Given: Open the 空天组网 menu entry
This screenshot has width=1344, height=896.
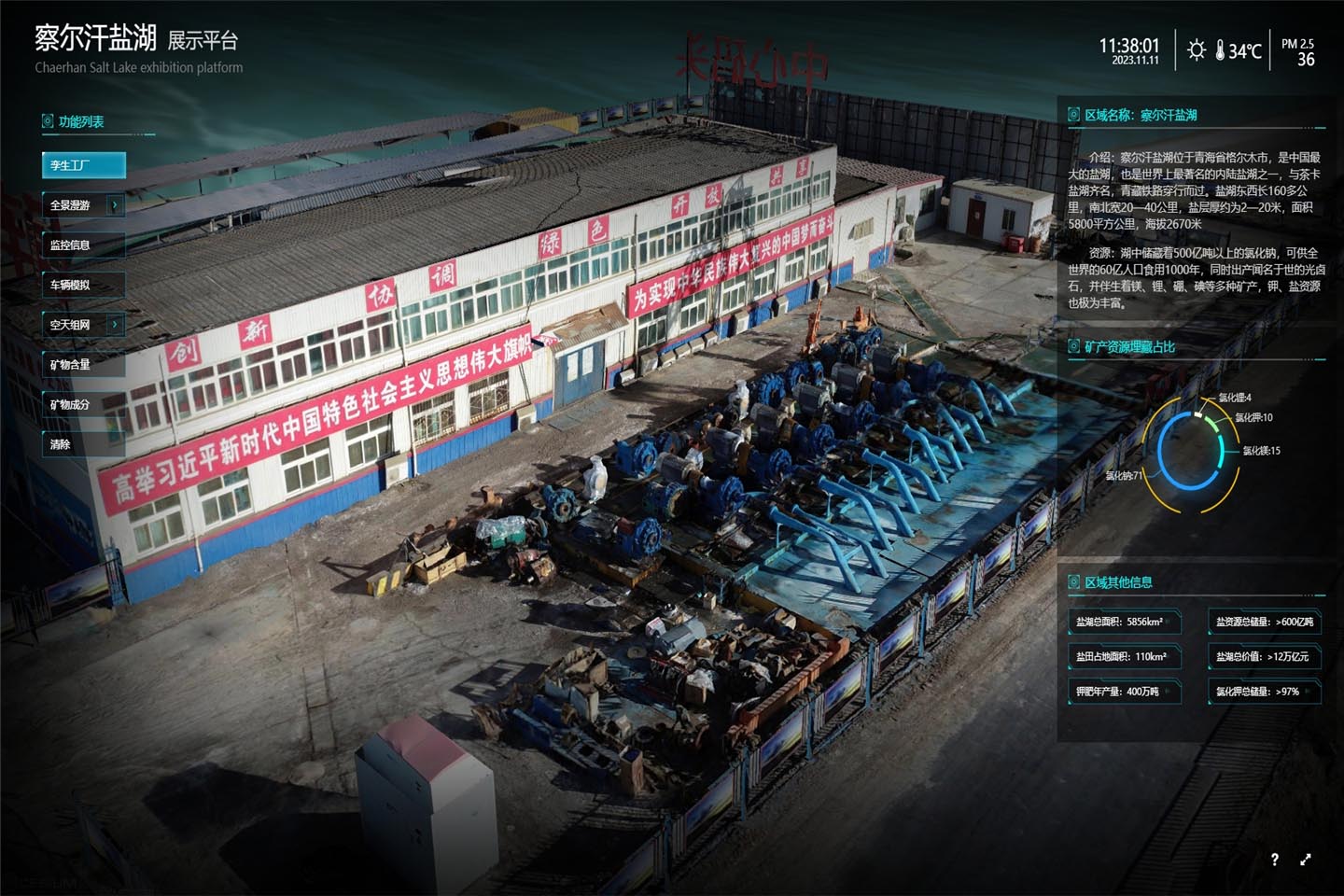Looking at the screenshot, I should click(x=73, y=325).
